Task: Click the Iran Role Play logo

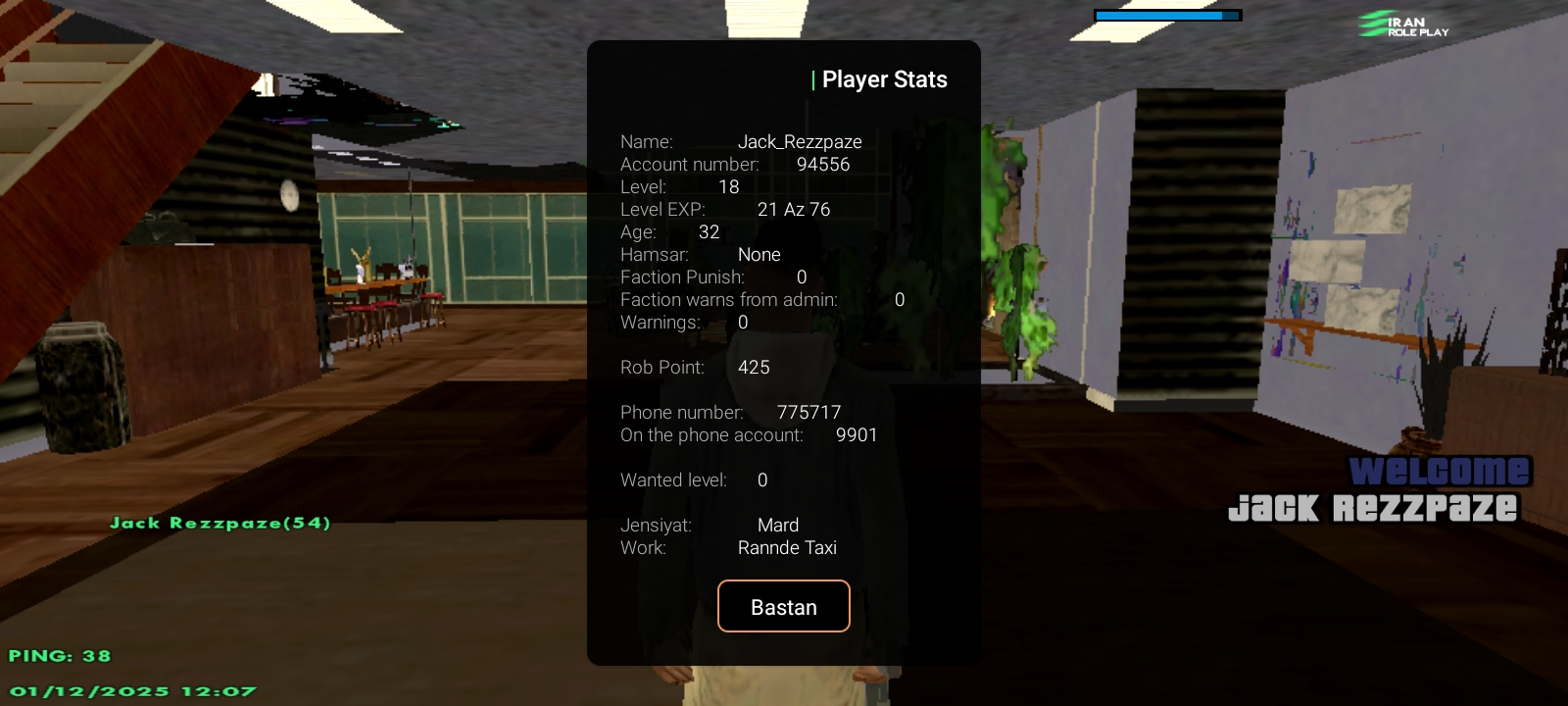Action: (x=1401, y=25)
